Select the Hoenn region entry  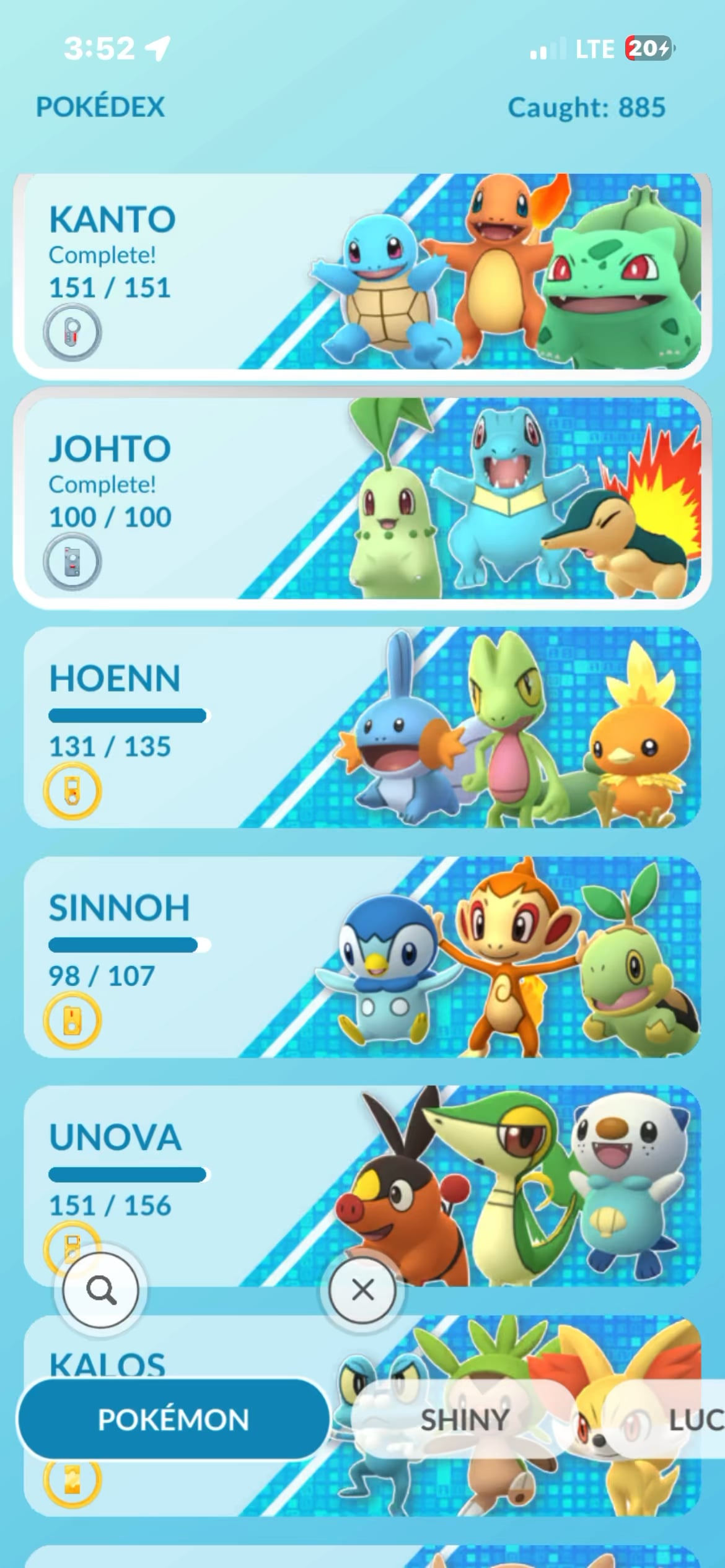[362, 728]
